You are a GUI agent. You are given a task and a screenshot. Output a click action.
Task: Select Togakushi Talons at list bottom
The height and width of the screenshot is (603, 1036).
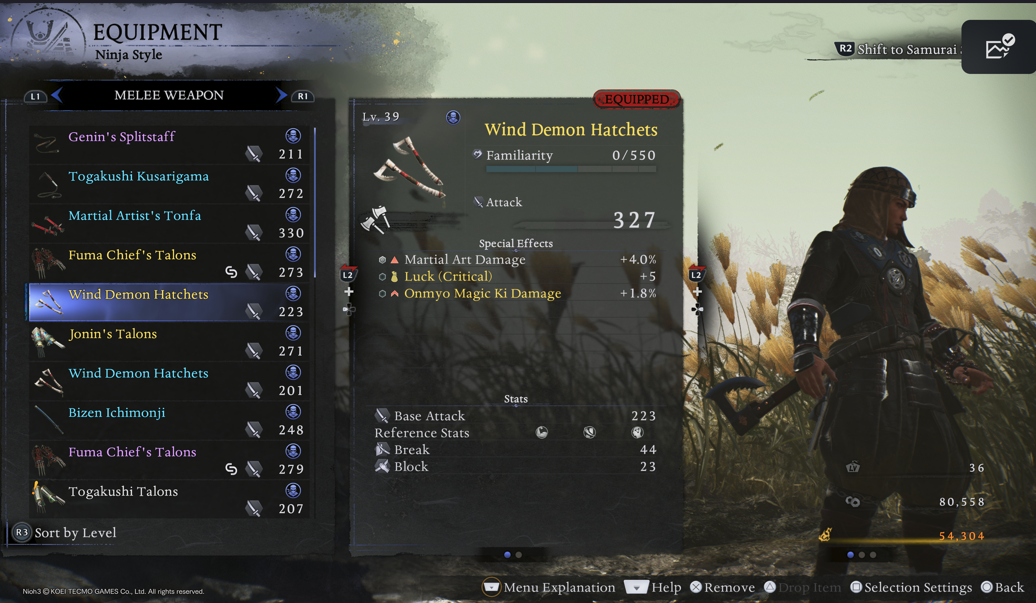(x=170, y=499)
